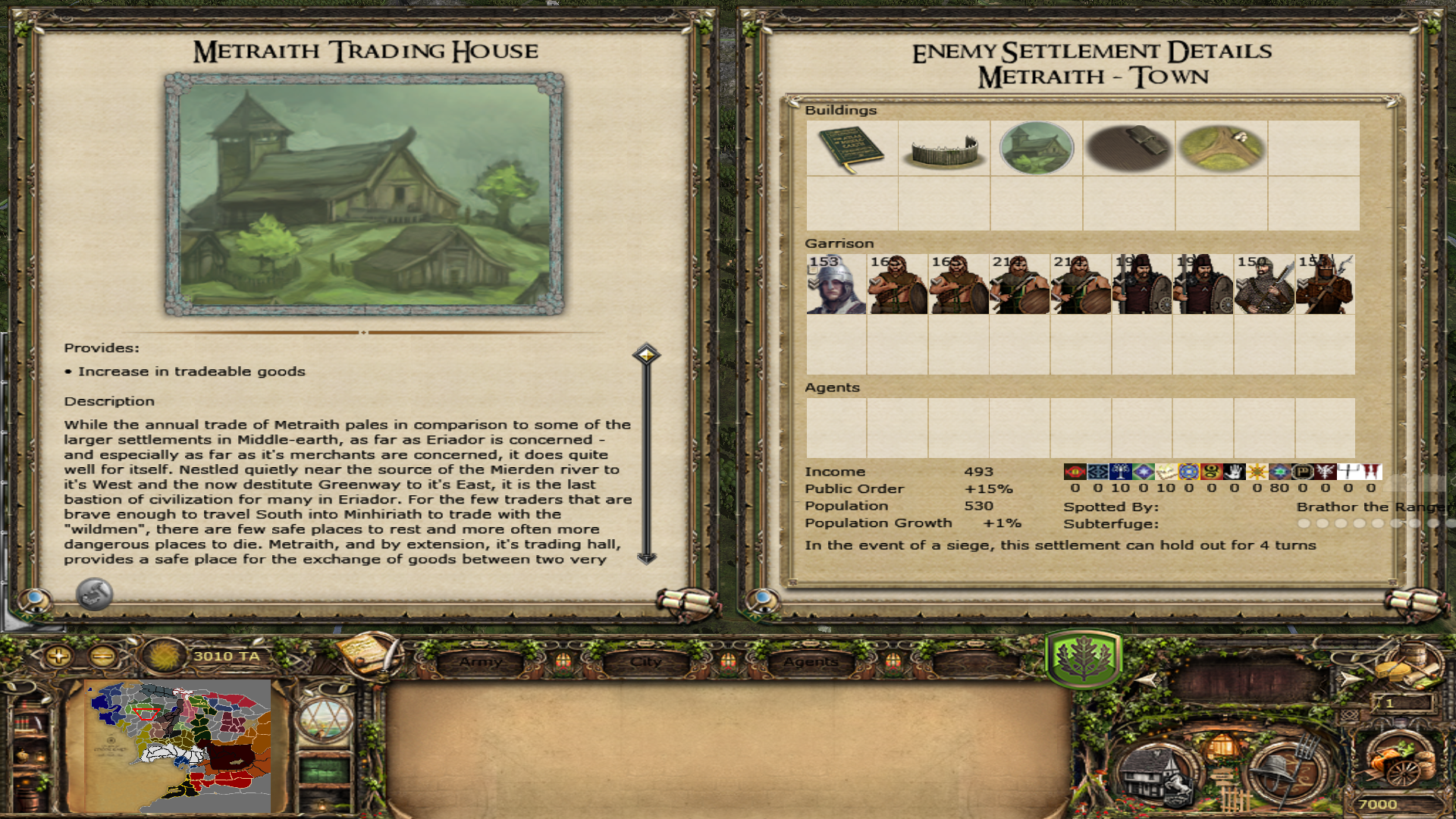The image size is (1456, 819).
Task: Click the description scrollbar down arrow
Action: 646,558
